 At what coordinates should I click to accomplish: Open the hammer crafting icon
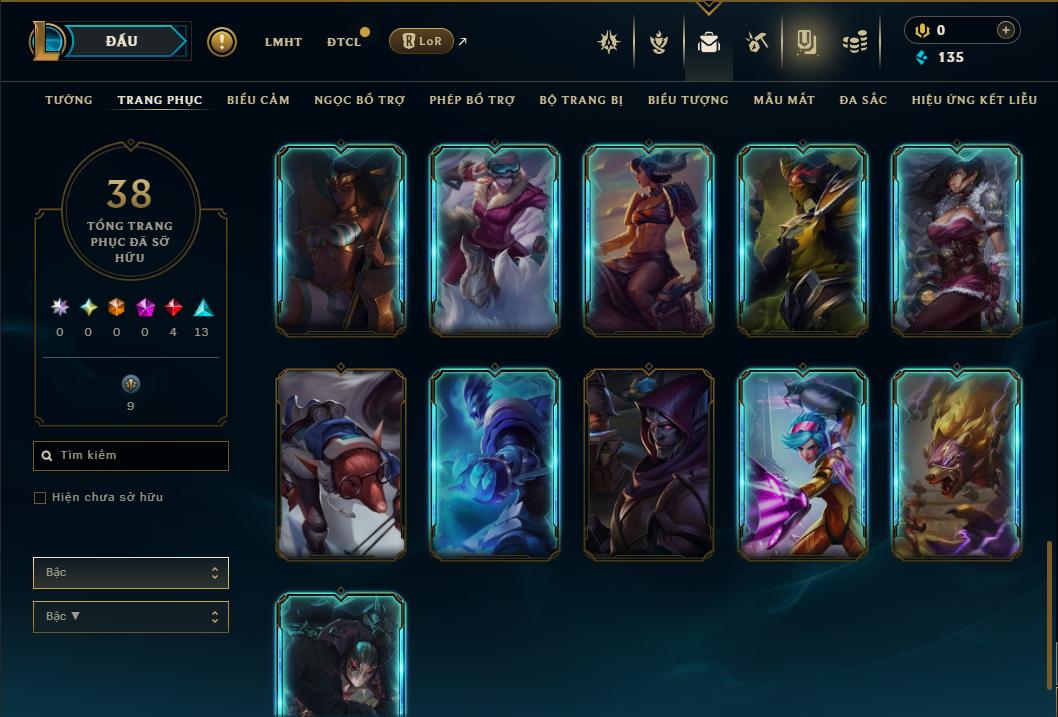click(x=757, y=42)
